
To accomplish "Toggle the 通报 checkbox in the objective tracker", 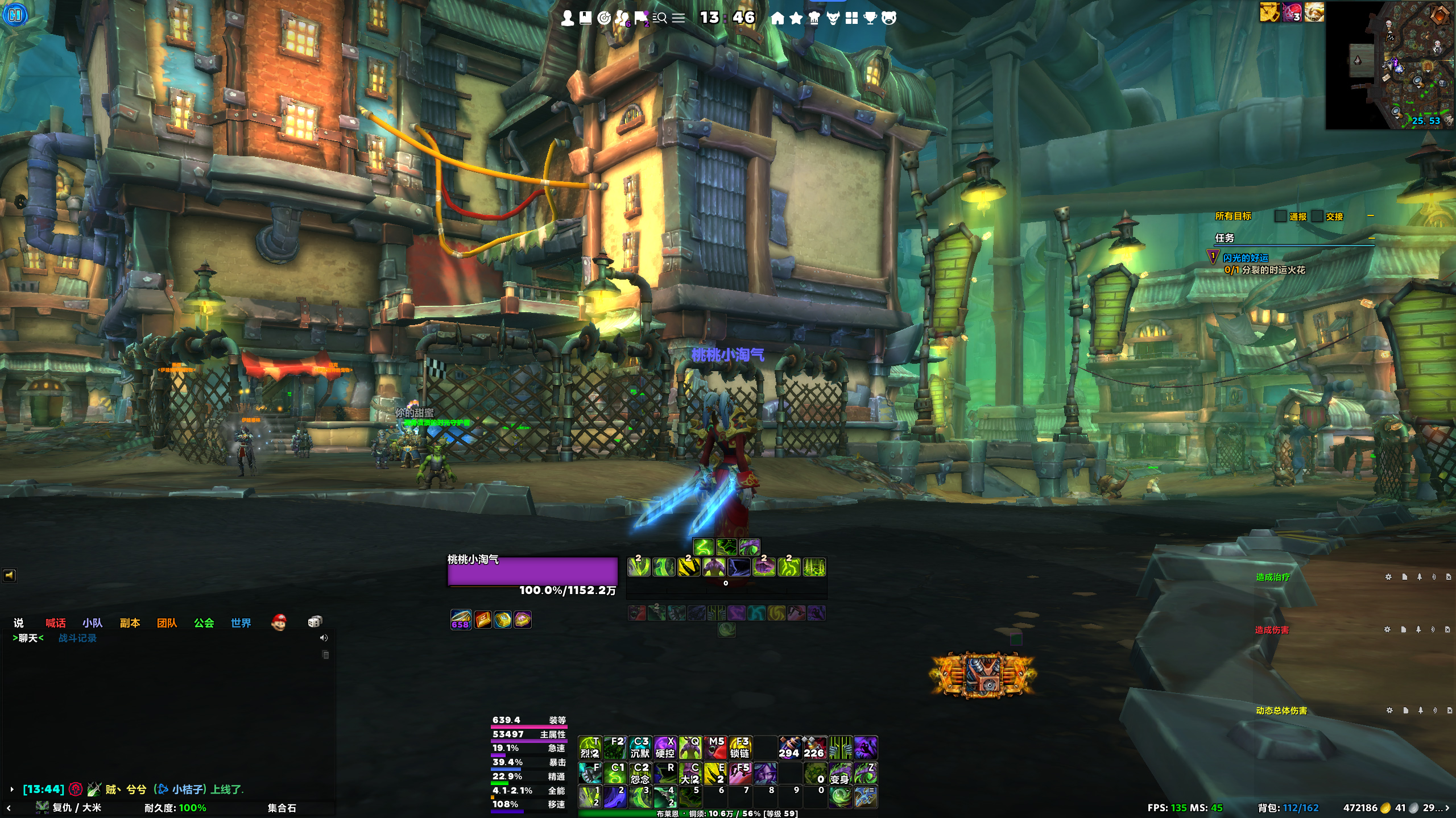I will click(x=1281, y=217).
